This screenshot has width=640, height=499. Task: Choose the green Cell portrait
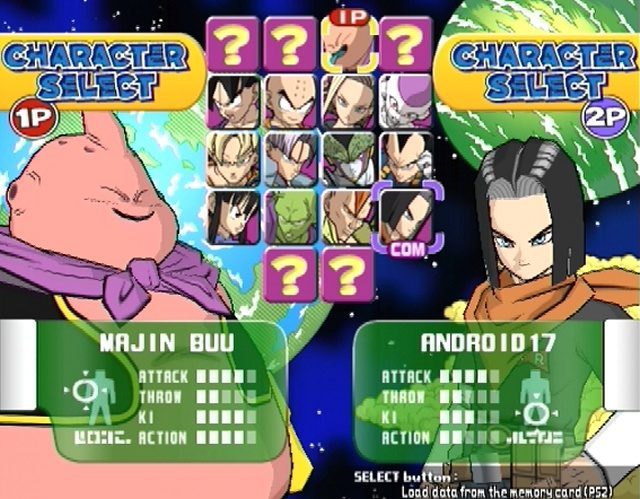[x=349, y=159]
